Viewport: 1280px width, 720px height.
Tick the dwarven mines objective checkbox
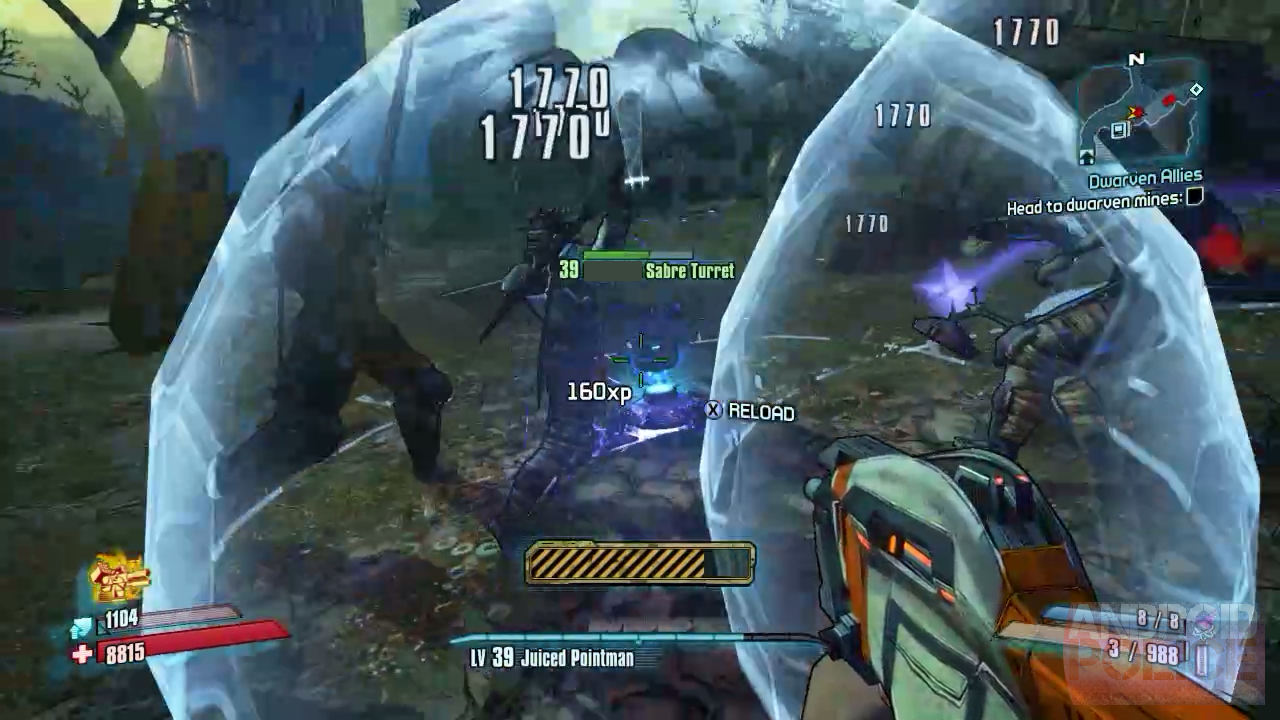tap(1193, 197)
